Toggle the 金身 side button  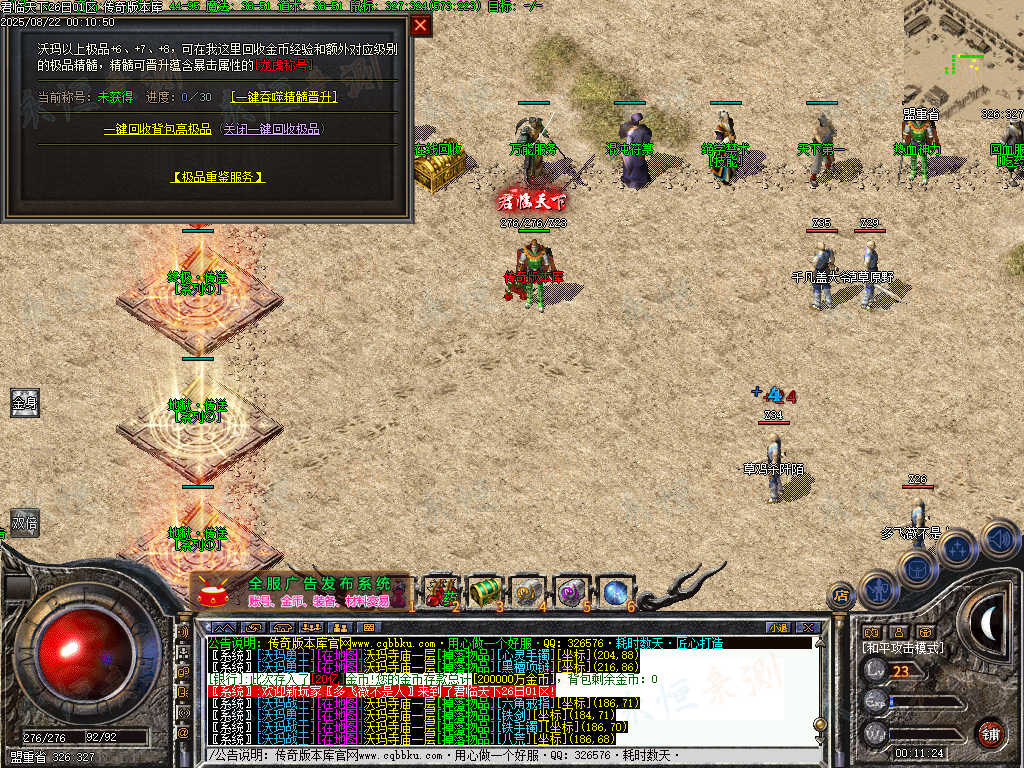(25, 403)
